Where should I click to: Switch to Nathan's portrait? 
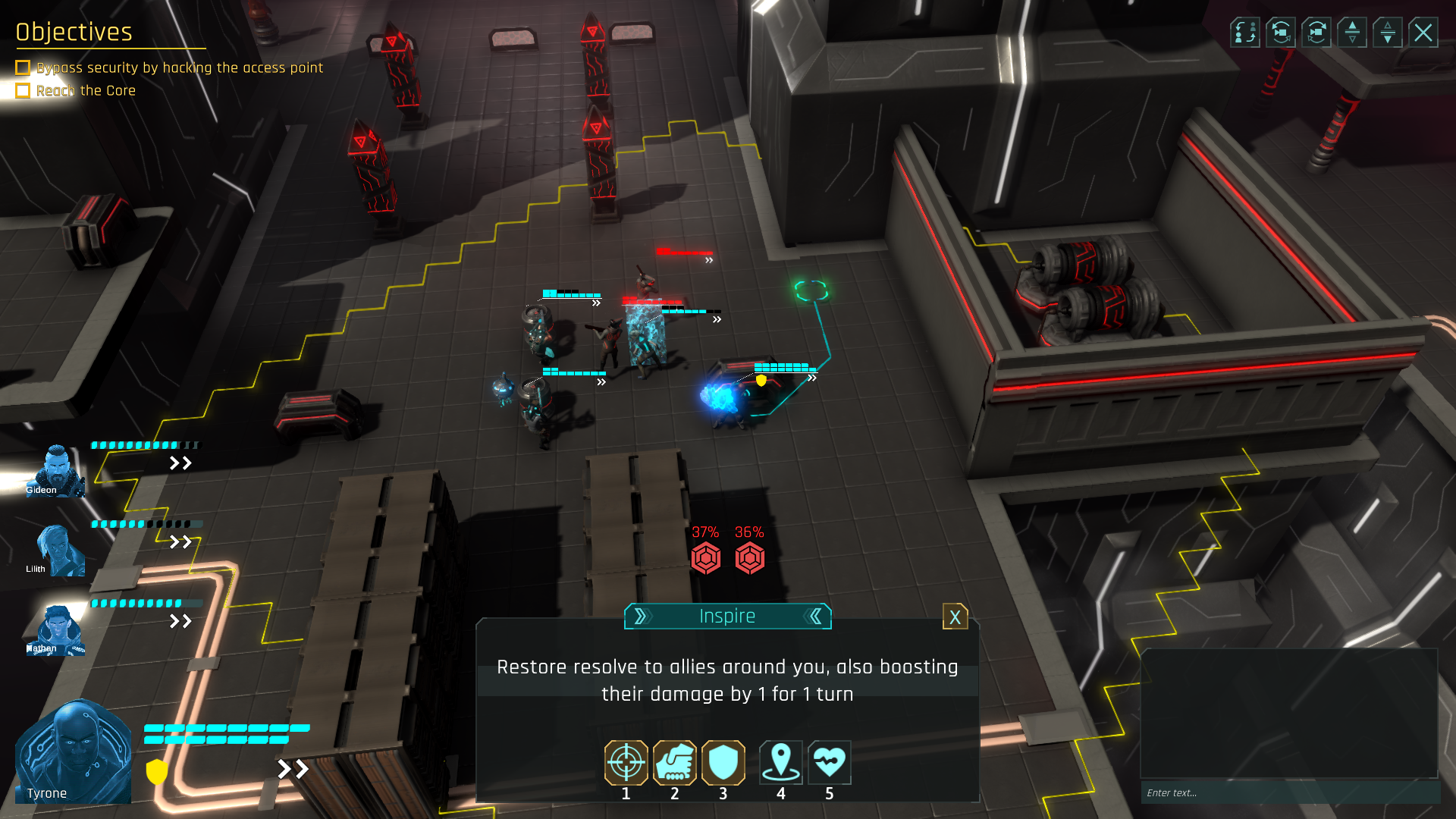(x=55, y=630)
